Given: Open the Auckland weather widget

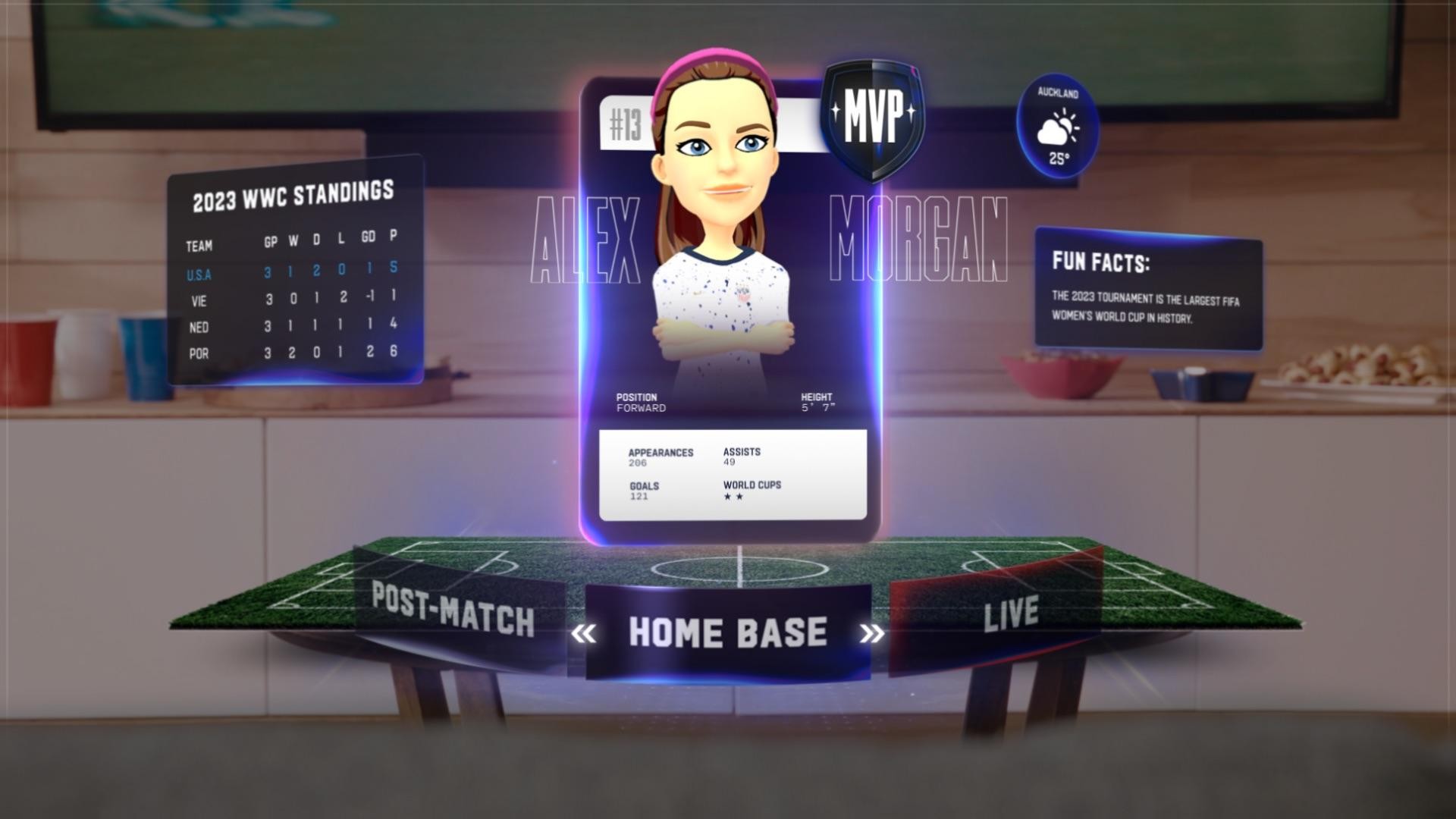Looking at the screenshot, I should click(x=1057, y=128).
